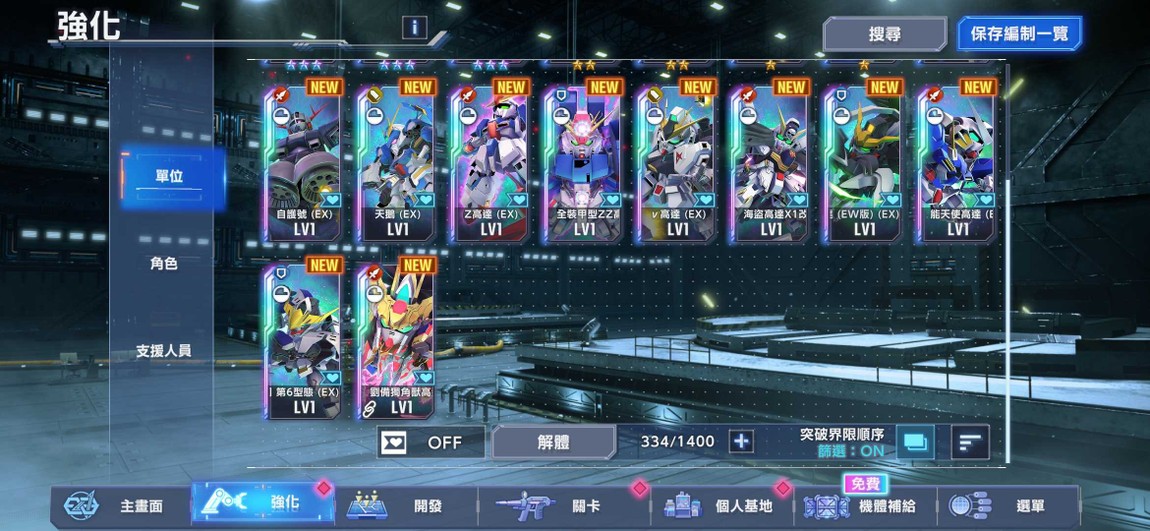Switch to the 支援人員 support tab
Screen dimensions: 1150x531
click(x=164, y=351)
